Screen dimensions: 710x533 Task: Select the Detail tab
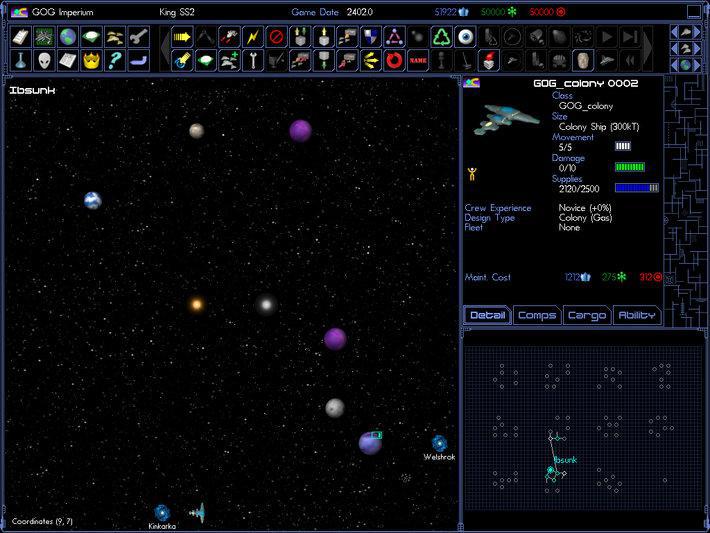click(x=488, y=316)
